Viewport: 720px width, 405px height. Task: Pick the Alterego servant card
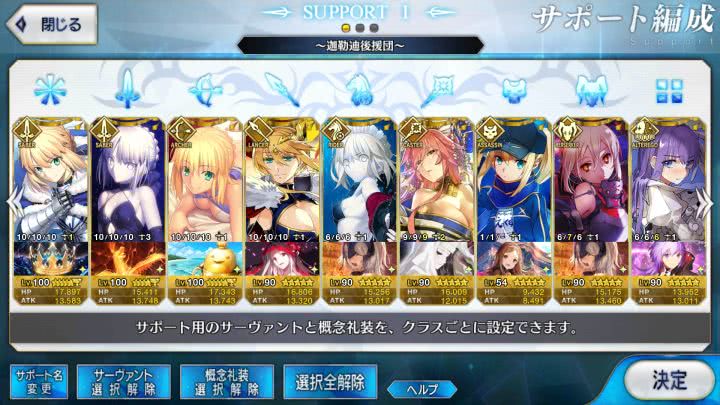click(661, 180)
